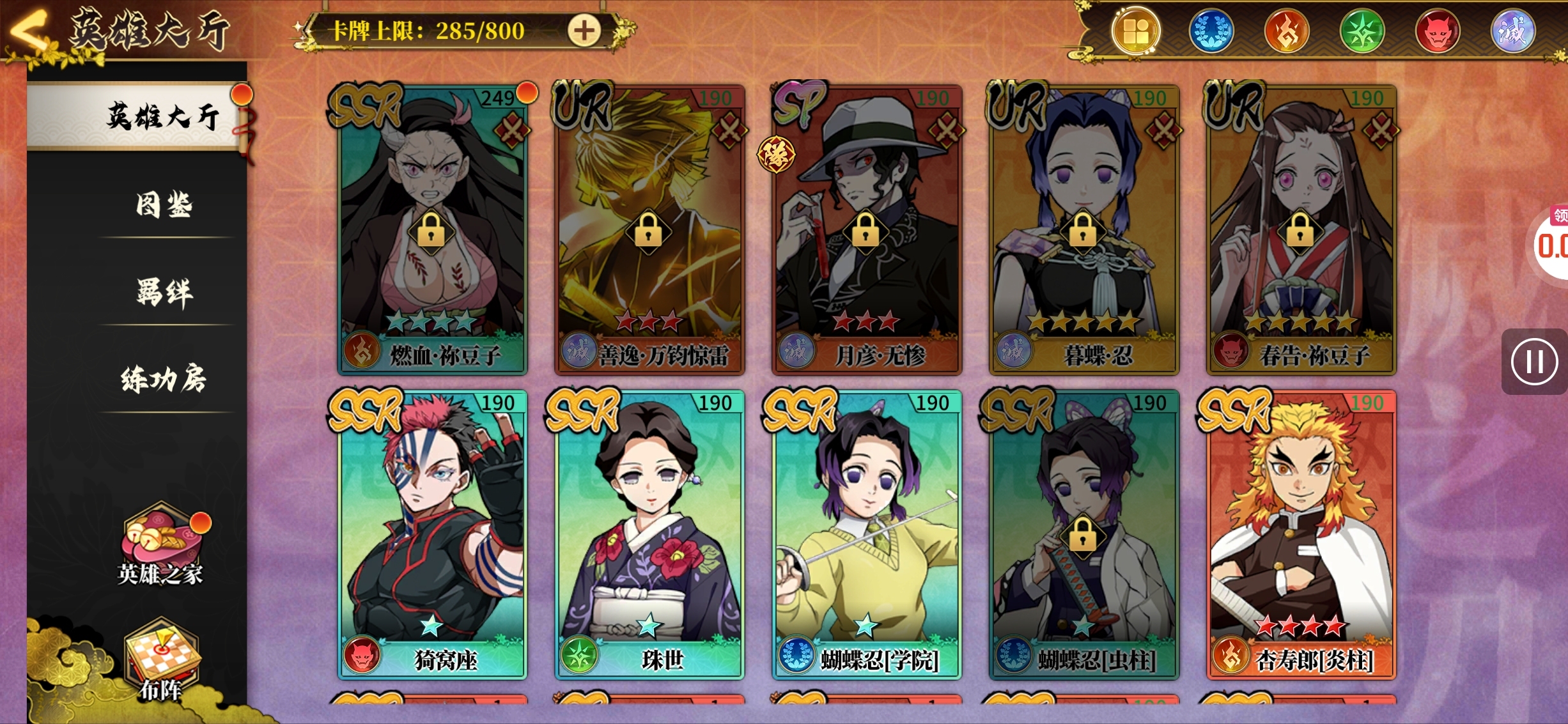Select the 善逸·万钧惊雷 card
1568x724 pixels.
pos(649,230)
